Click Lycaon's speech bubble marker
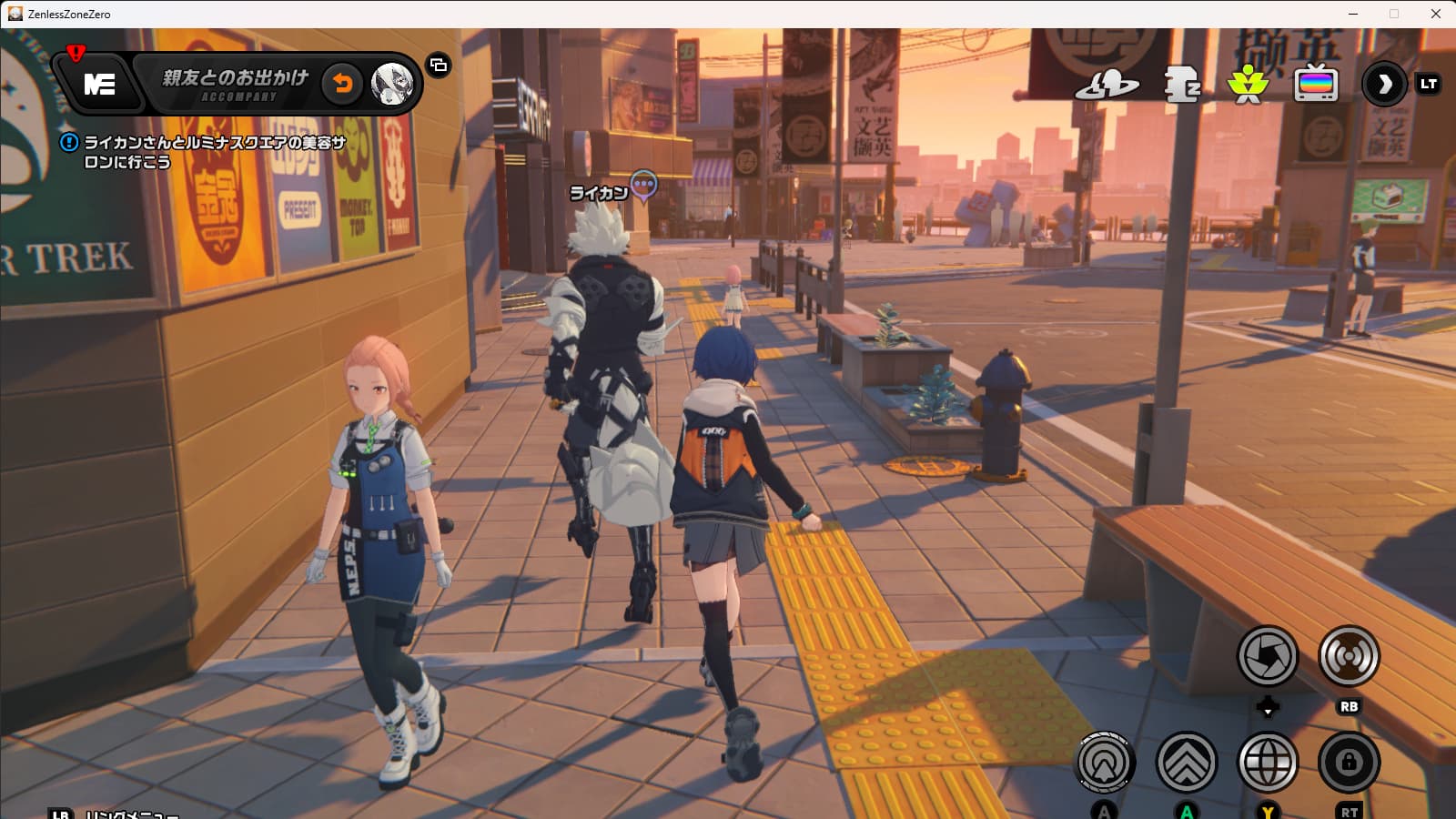Image resolution: width=1456 pixels, height=819 pixels. [644, 186]
